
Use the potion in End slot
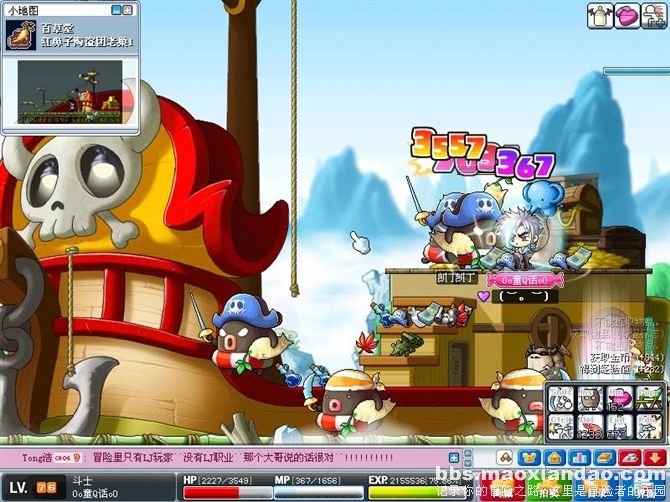621,427
